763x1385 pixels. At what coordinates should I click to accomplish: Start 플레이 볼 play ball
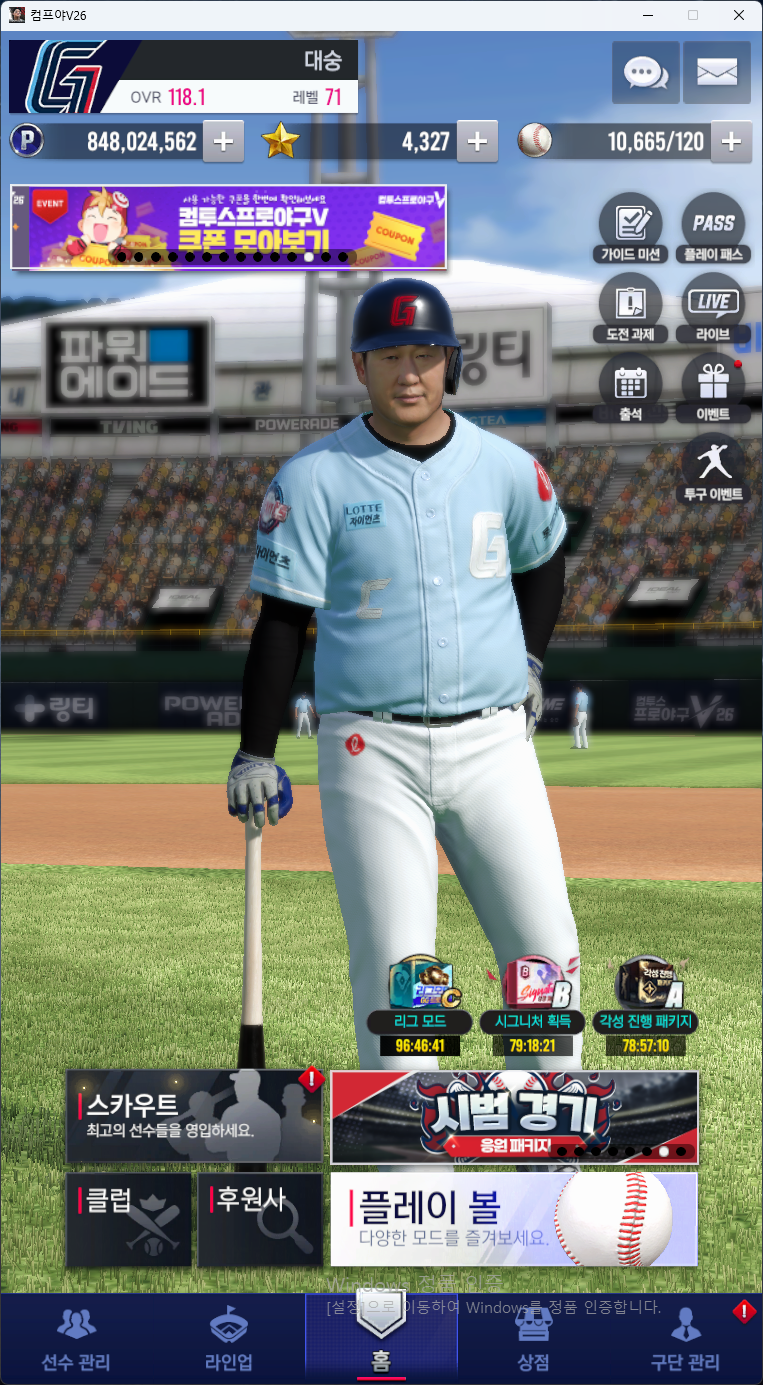(x=514, y=1219)
